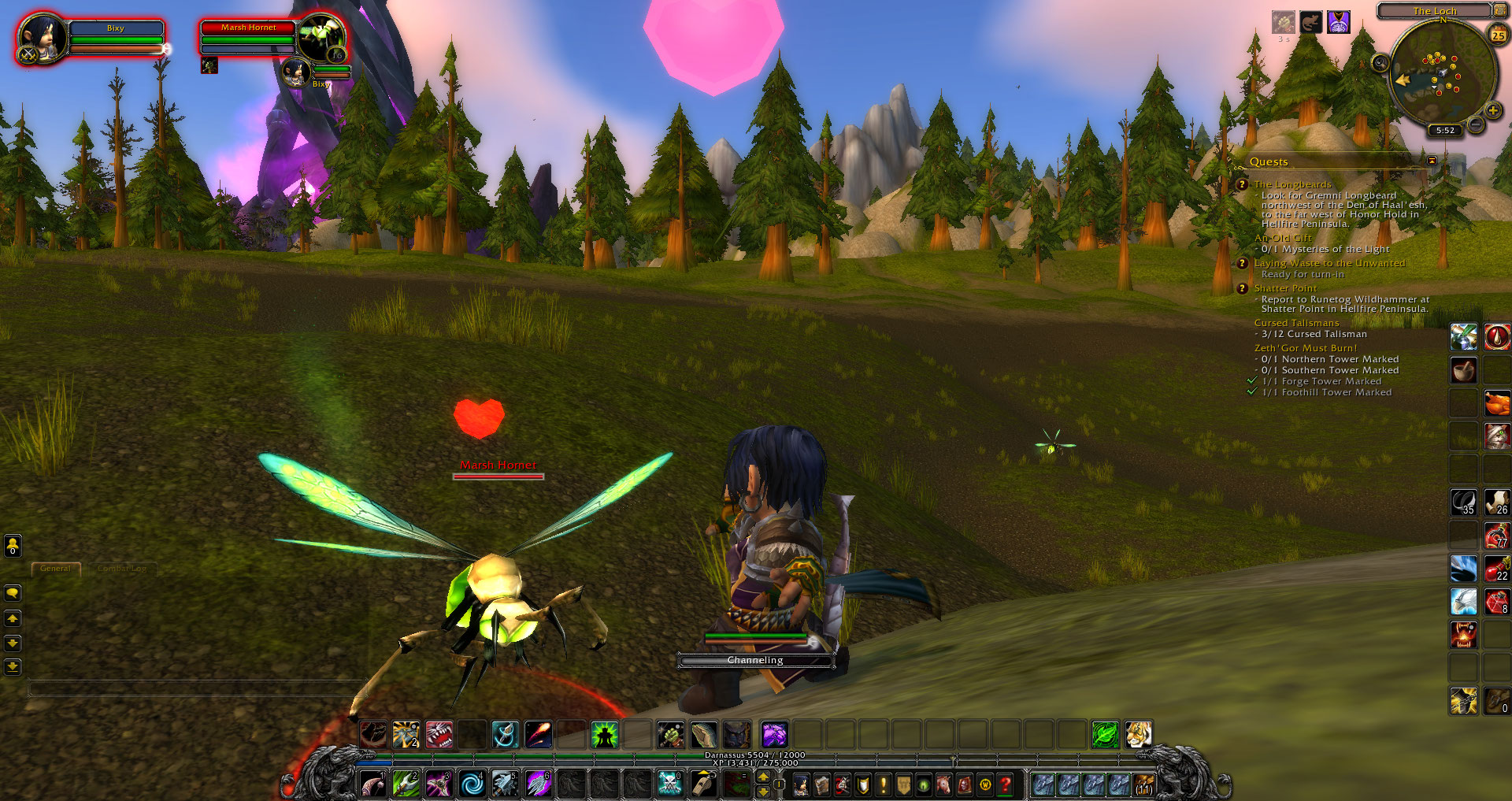
Task: Click the tiger head ability icon
Action: (1138, 735)
